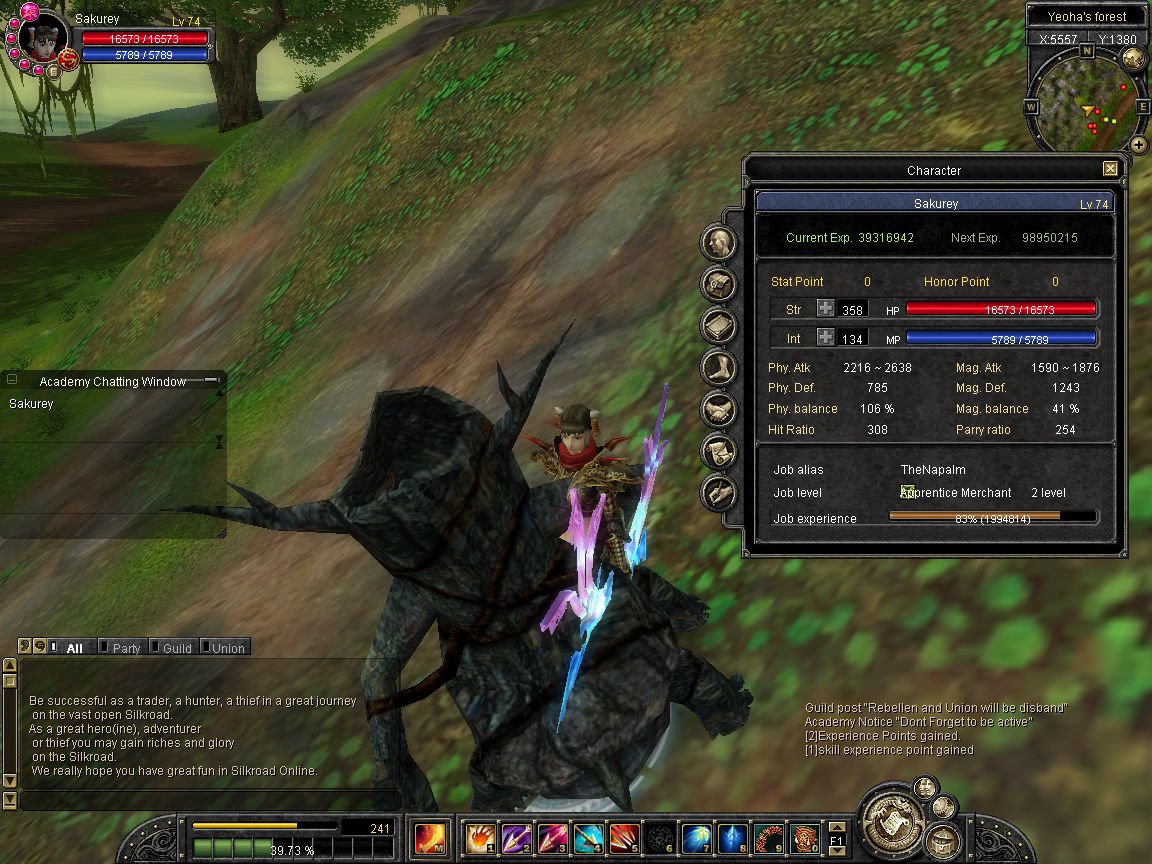Select the treasure chest side tab

(x=719, y=284)
